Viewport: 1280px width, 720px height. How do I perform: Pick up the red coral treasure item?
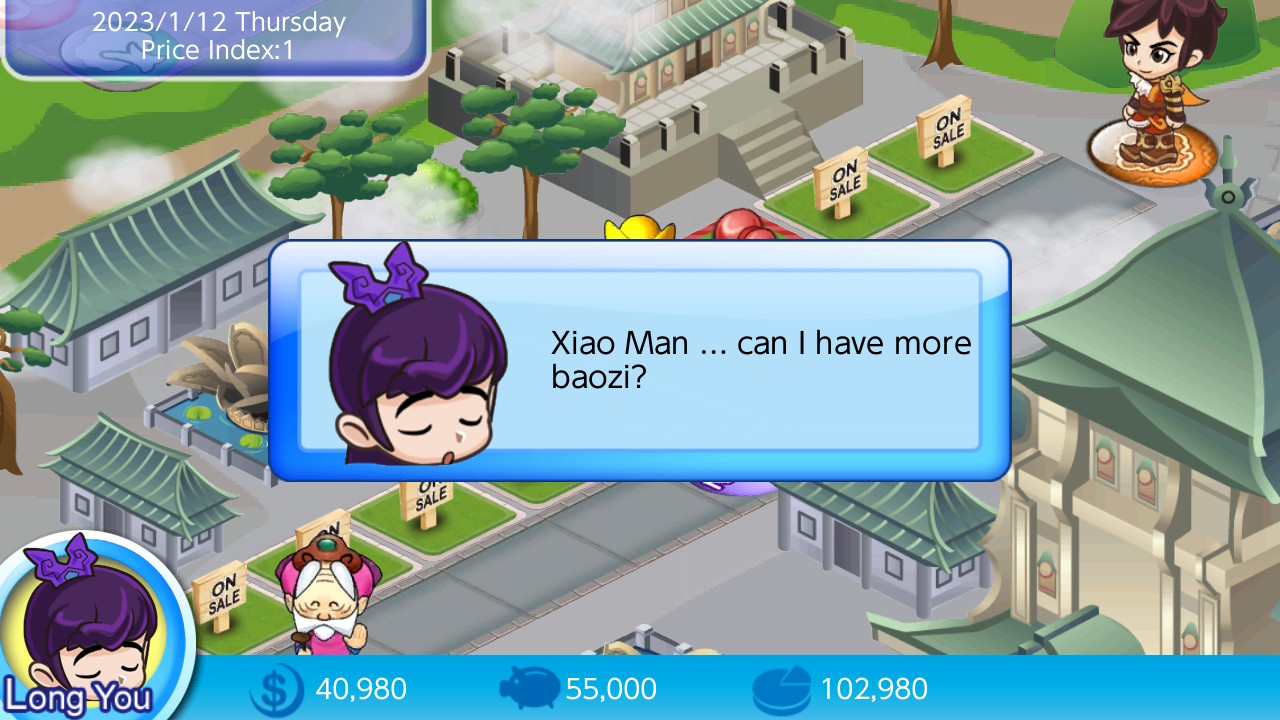[745, 228]
